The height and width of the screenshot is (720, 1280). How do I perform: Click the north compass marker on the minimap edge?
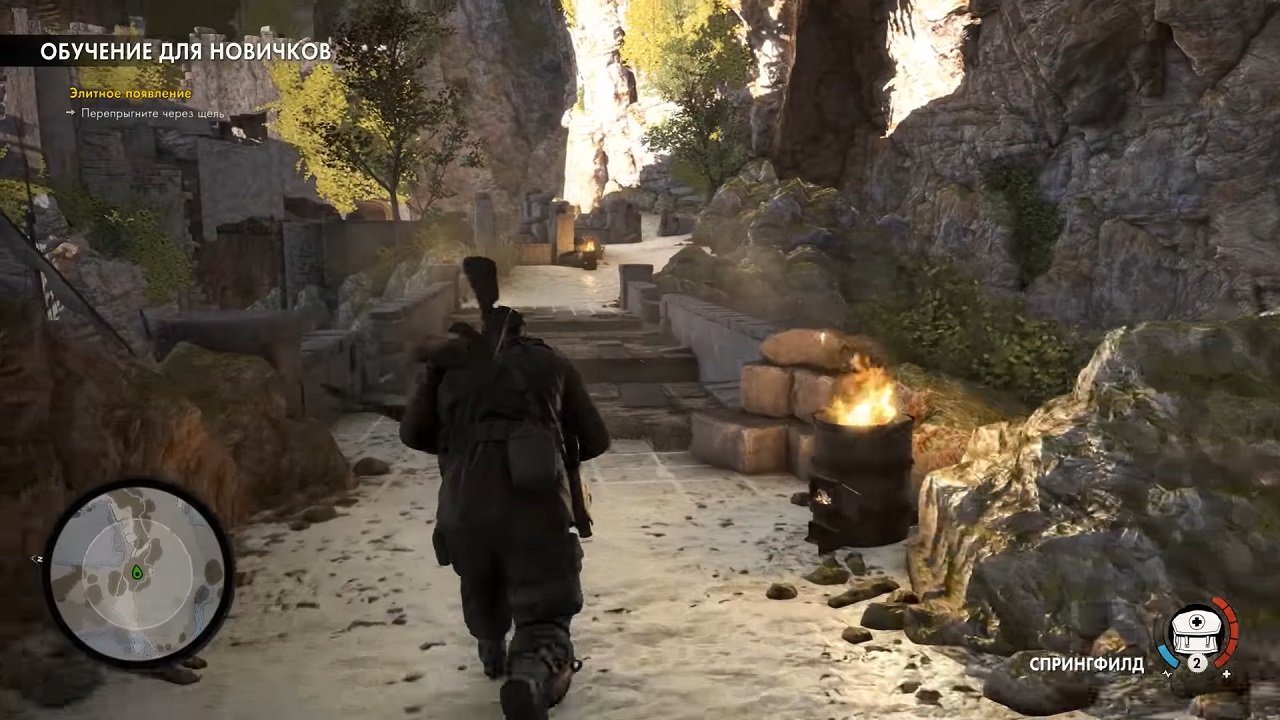pos(39,559)
